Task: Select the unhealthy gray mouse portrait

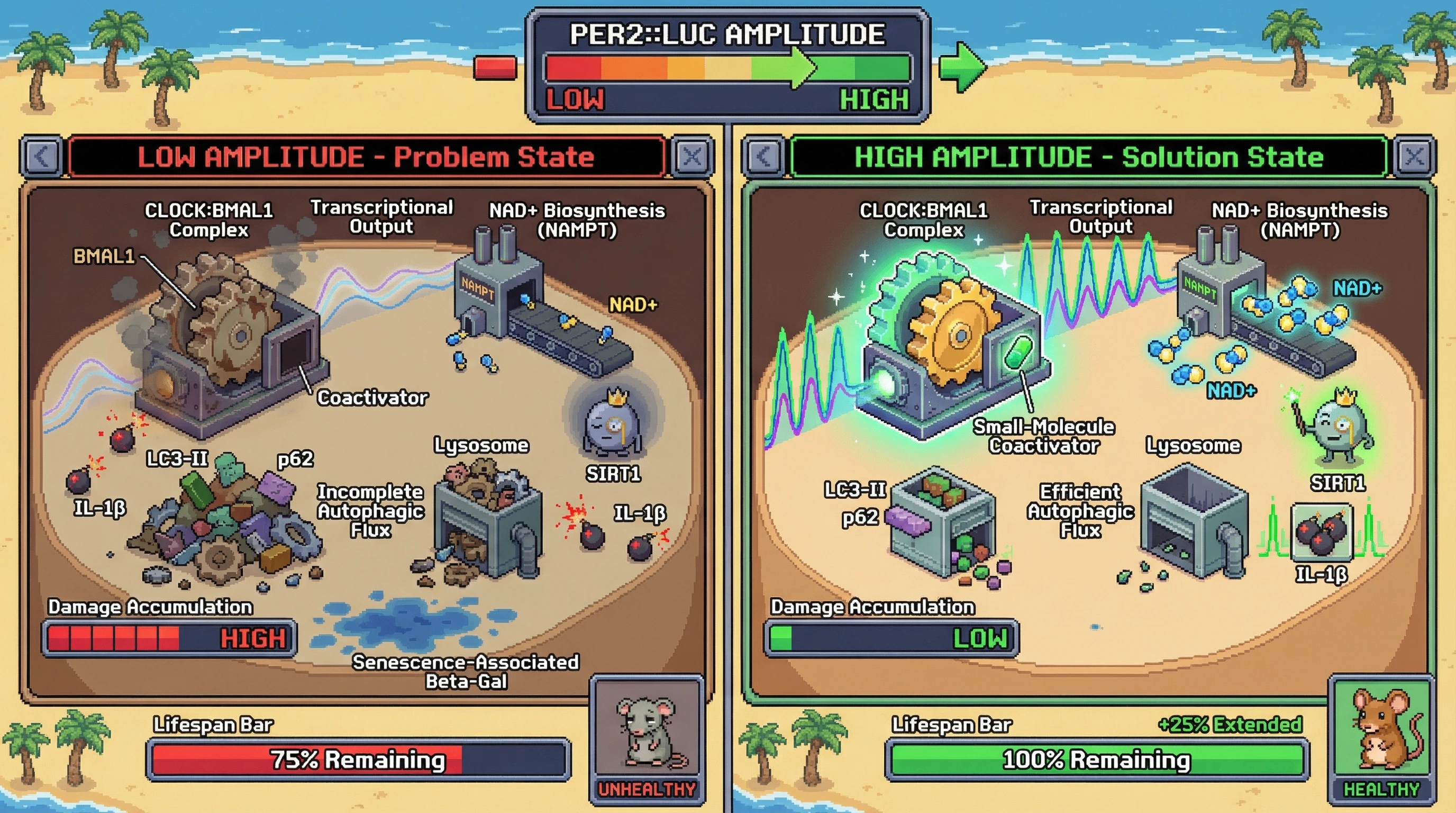Action: click(647, 732)
